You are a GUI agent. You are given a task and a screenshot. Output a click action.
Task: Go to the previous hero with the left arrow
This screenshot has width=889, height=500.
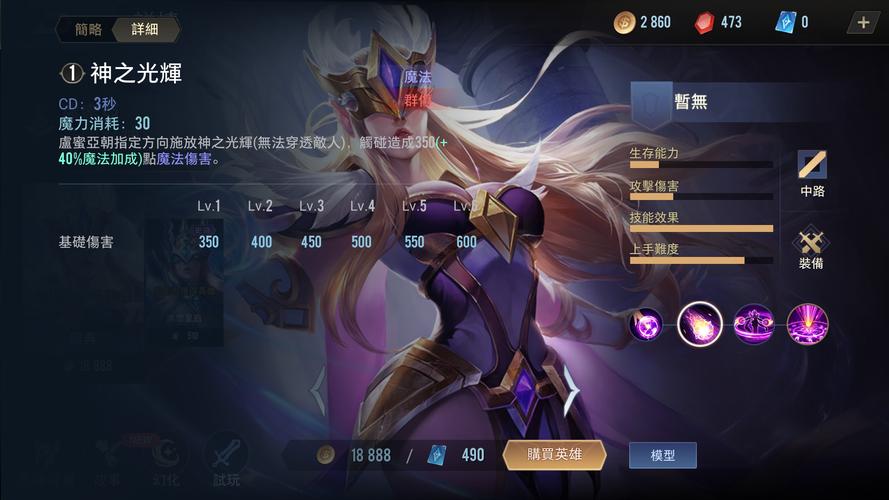(x=318, y=390)
